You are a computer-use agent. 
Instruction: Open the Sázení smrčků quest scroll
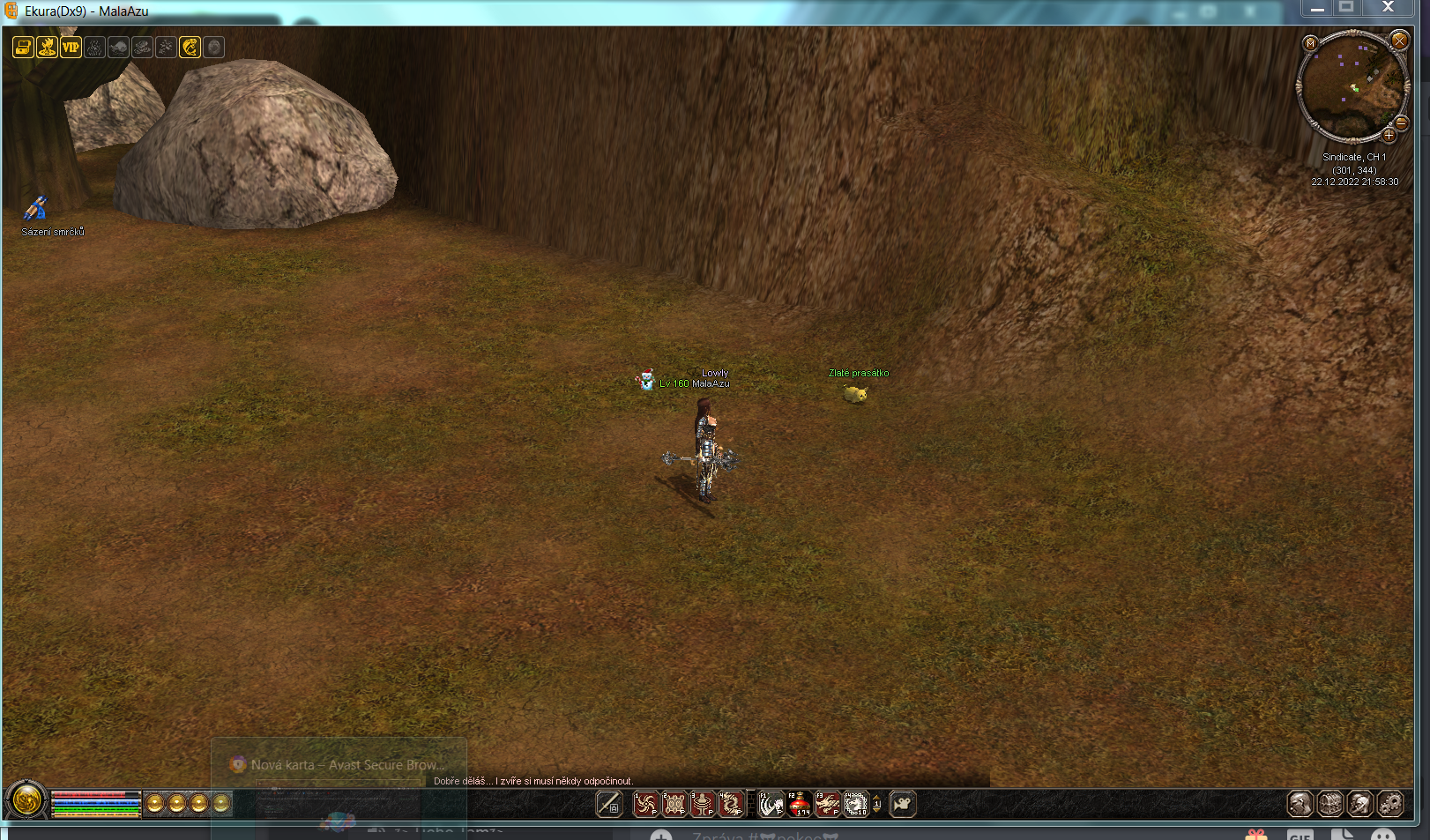pyautogui.click(x=35, y=209)
